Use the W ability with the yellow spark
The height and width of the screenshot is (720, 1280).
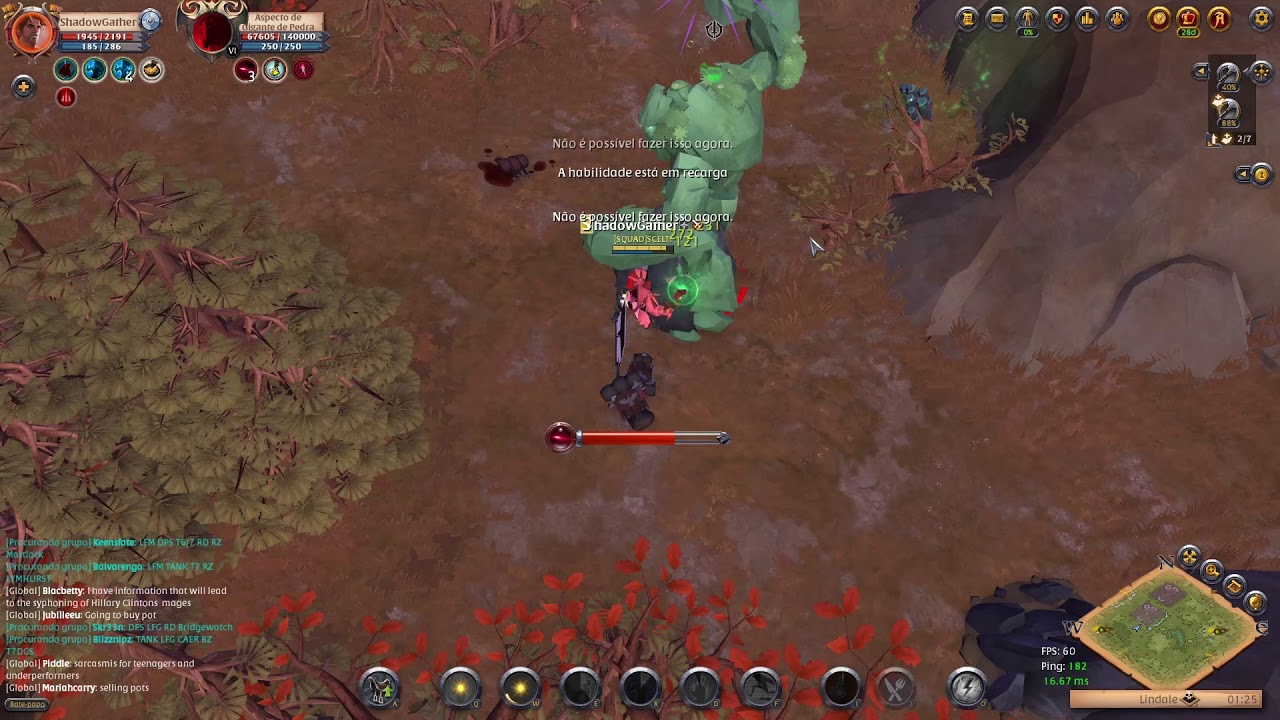[x=520, y=687]
